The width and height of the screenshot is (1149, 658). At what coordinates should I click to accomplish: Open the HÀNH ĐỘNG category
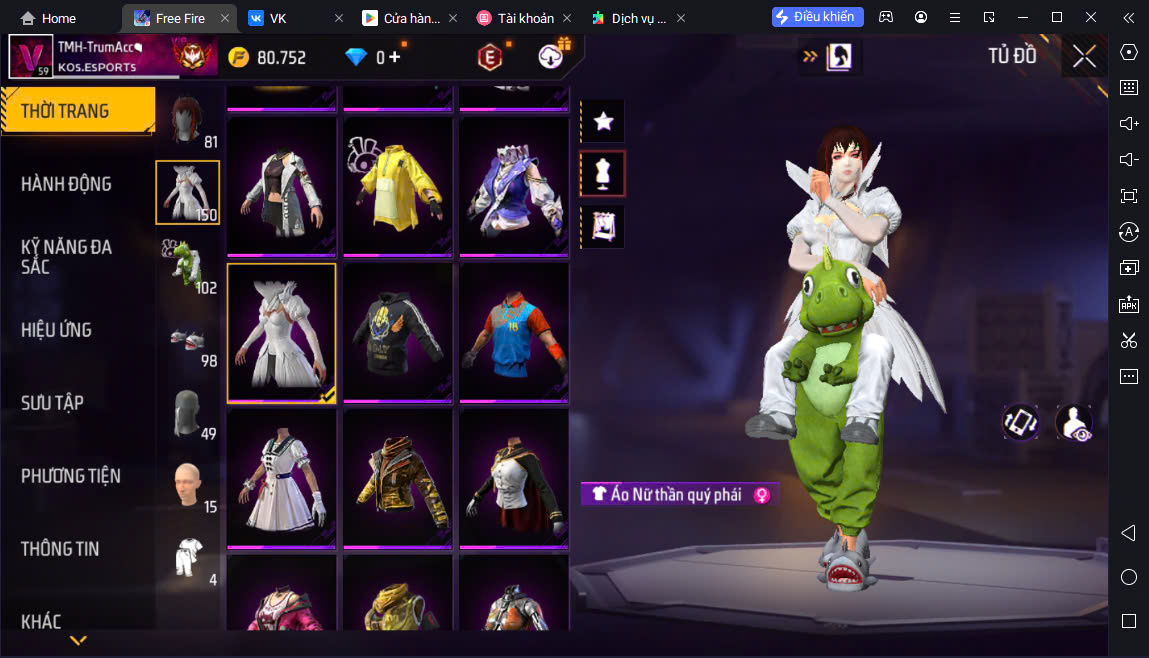click(x=66, y=184)
